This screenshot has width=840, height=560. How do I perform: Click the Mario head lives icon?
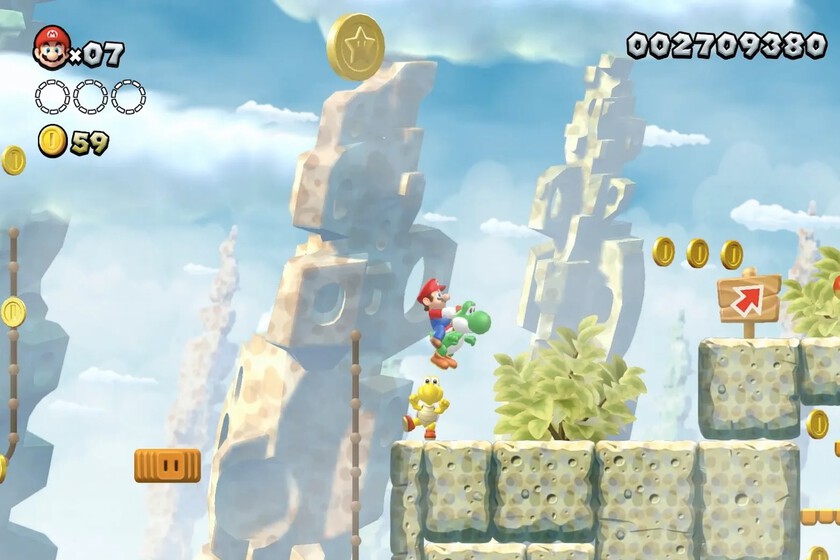coord(51,47)
